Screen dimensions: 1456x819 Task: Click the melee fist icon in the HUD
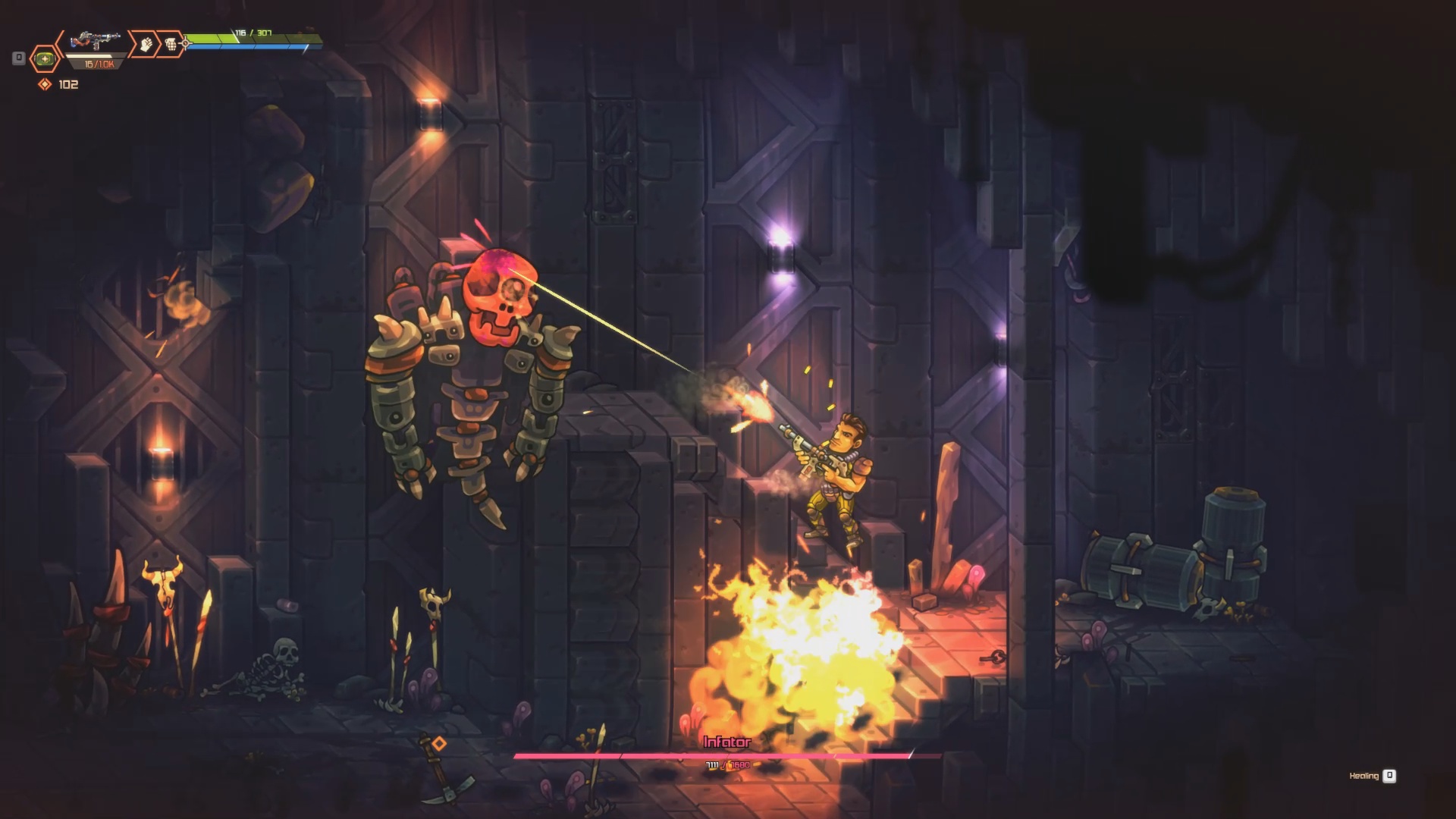pos(146,42)
